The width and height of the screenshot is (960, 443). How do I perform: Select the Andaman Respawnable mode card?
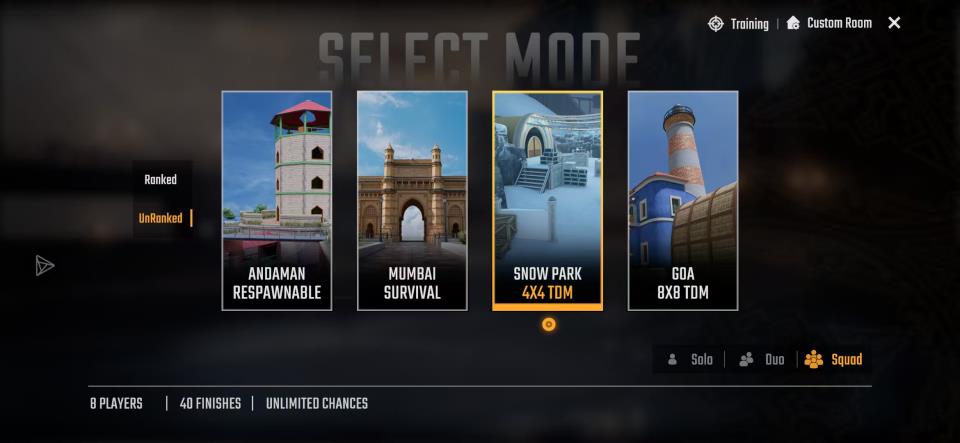click(277, 200)
